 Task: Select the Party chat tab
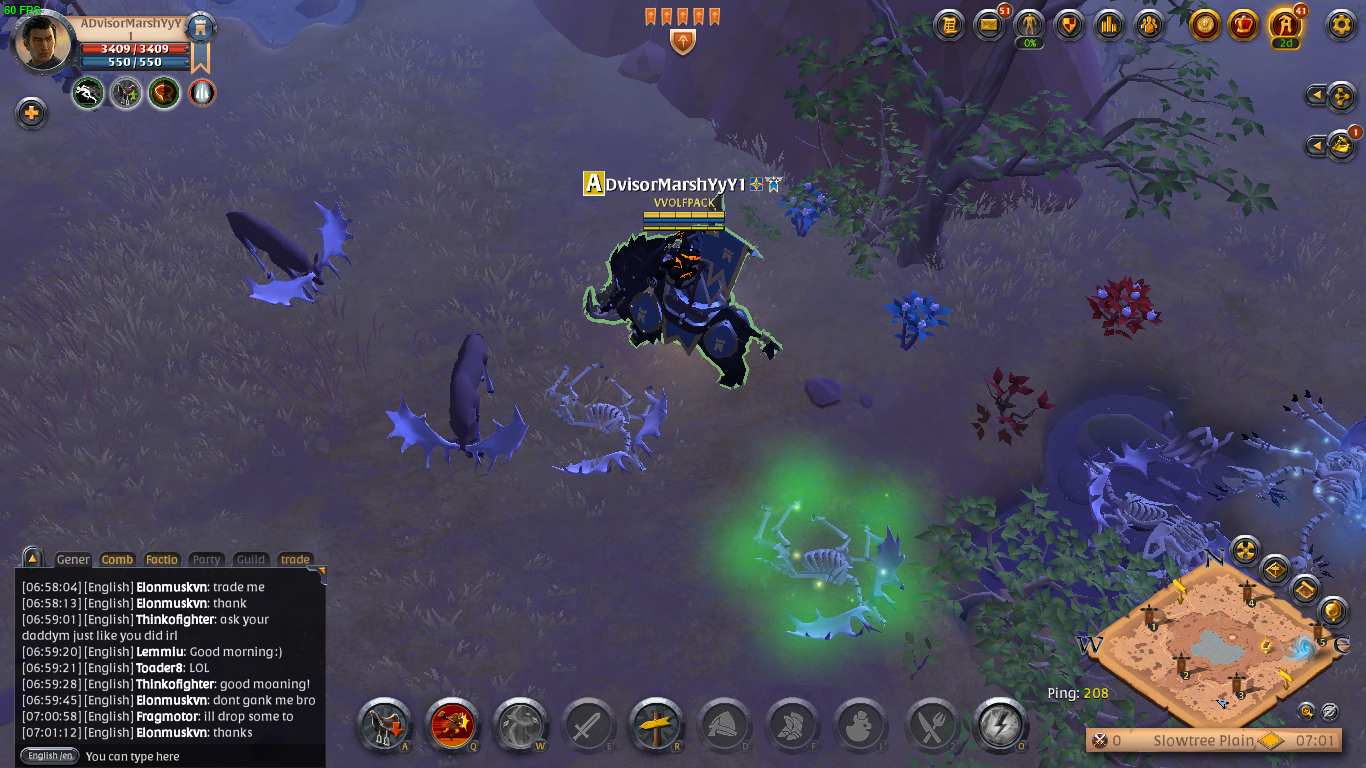tap(206, 560)
